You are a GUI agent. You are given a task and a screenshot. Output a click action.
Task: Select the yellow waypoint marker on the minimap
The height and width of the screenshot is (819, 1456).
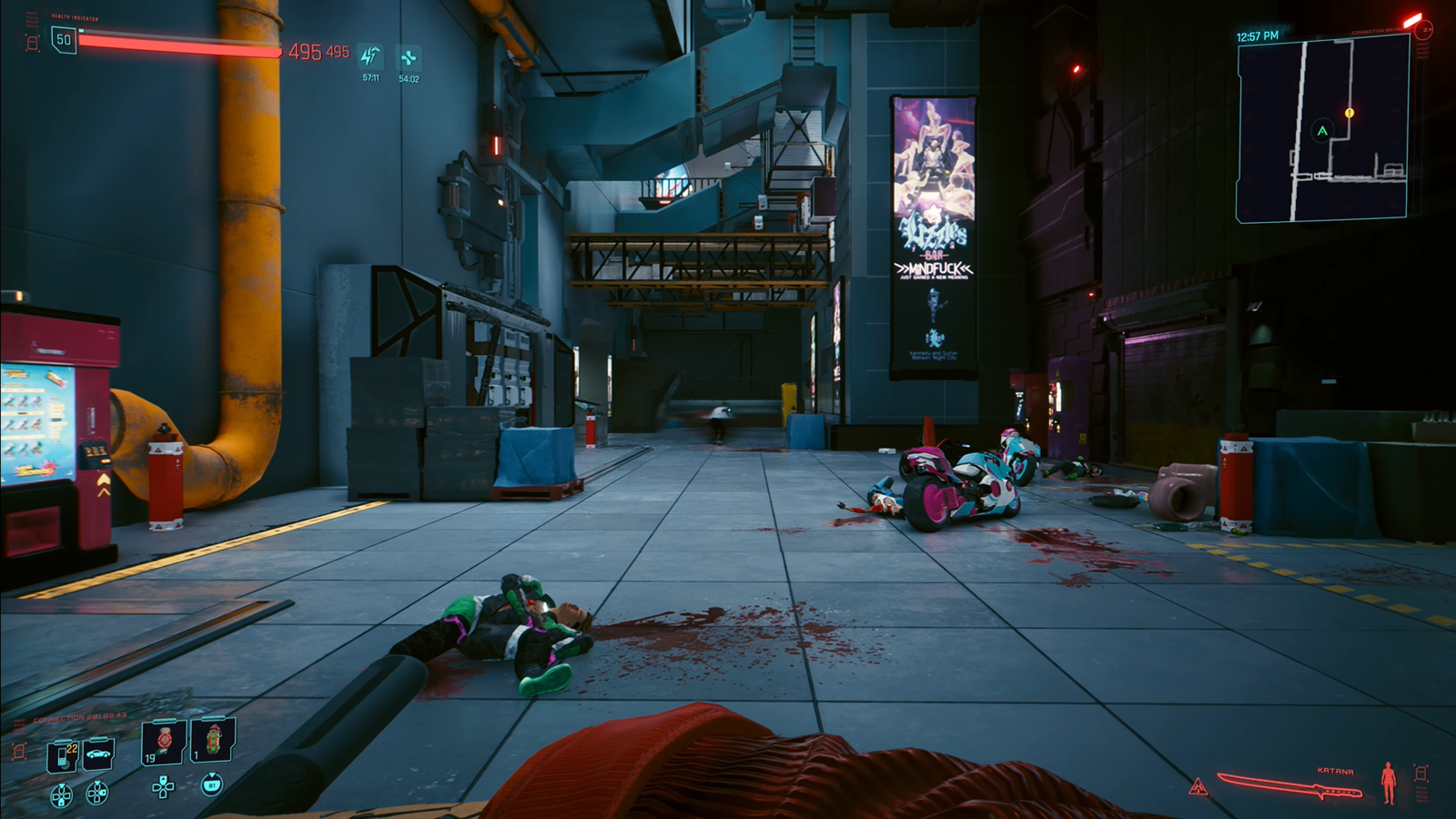click(1348, 112)
